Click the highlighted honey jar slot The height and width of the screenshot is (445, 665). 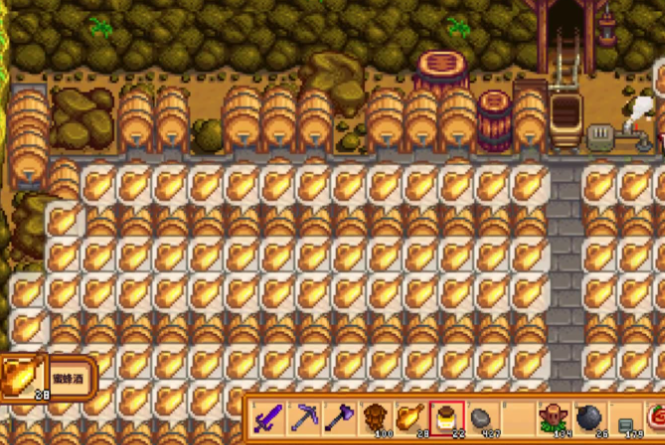(445, 416)
